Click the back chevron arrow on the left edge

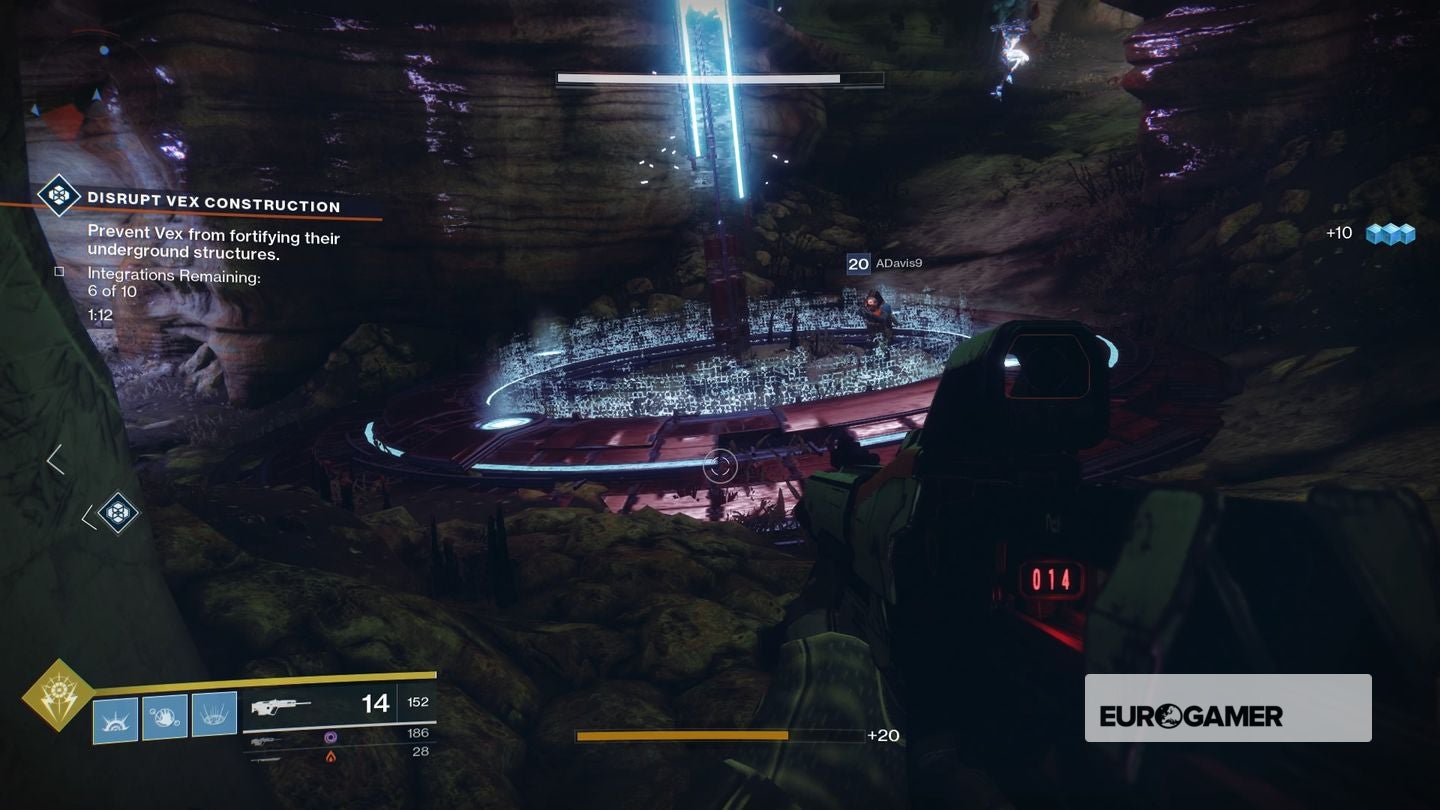(x=55, y=459)
